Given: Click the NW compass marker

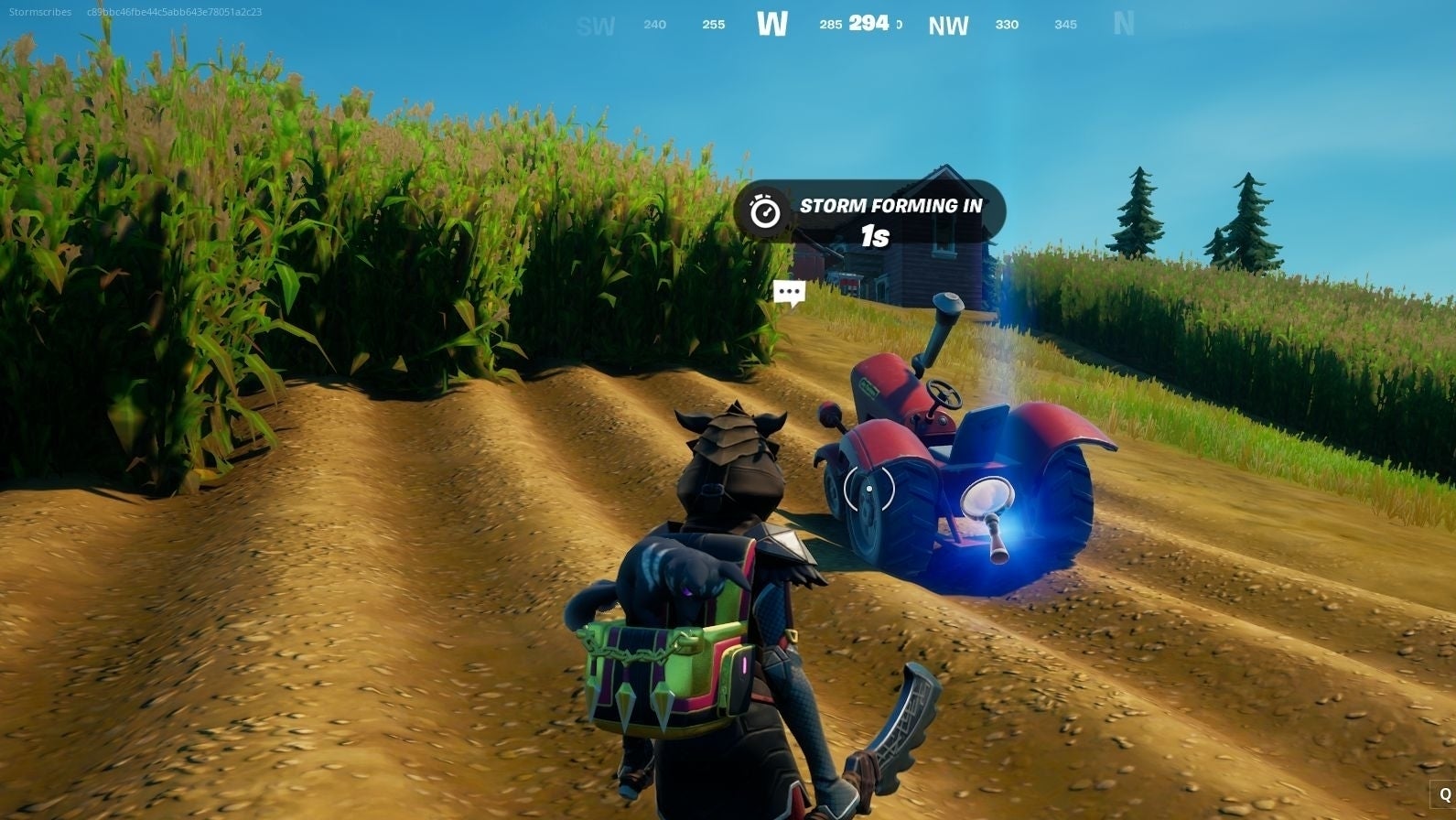Looking at the screenshot, I should tap(948, 25).
